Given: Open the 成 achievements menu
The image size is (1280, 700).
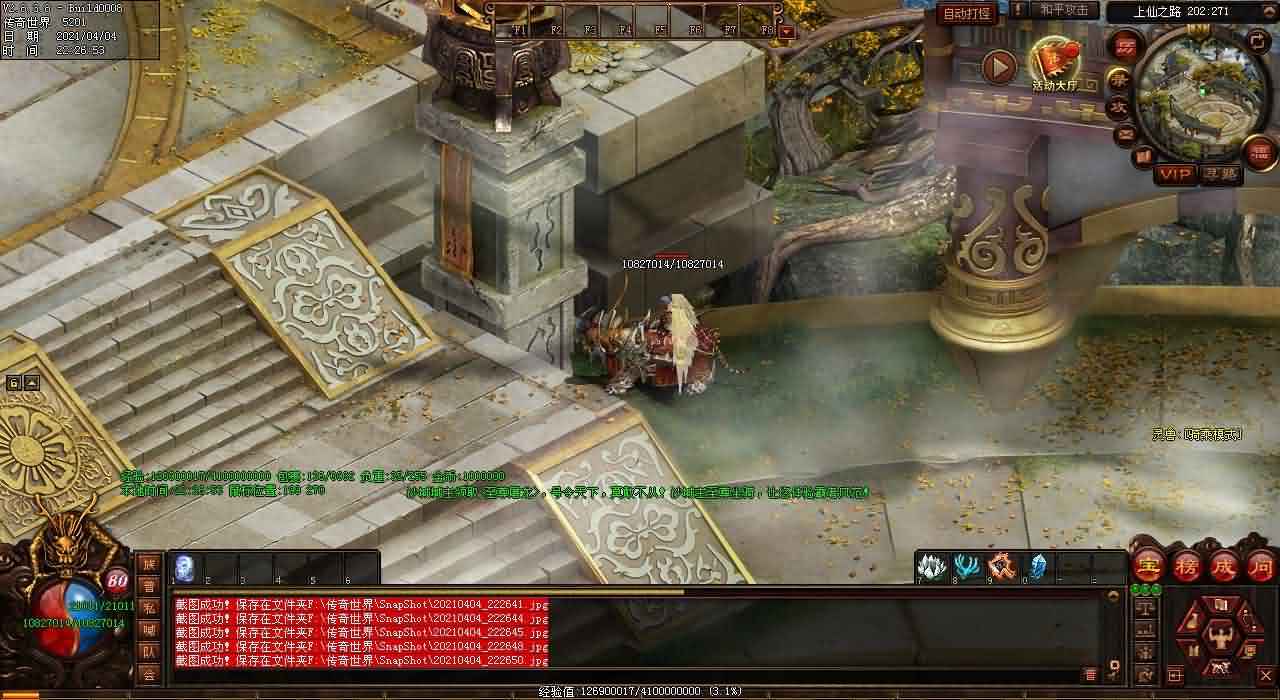Looking at the screenshot, I should coord(1223,567).
